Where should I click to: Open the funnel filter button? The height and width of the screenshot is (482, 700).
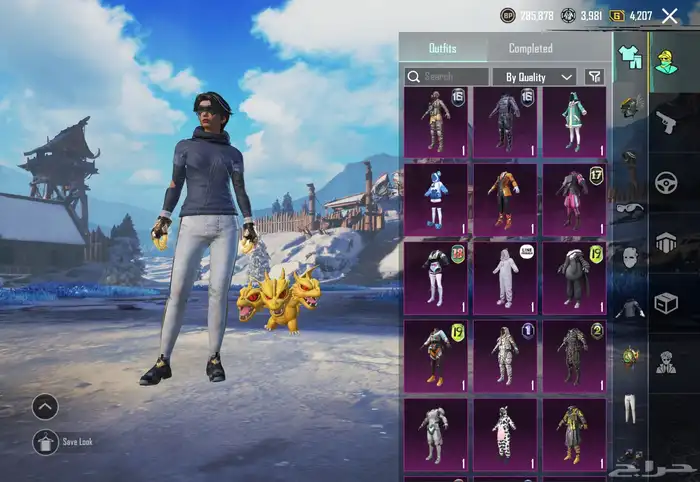point(595,77)
